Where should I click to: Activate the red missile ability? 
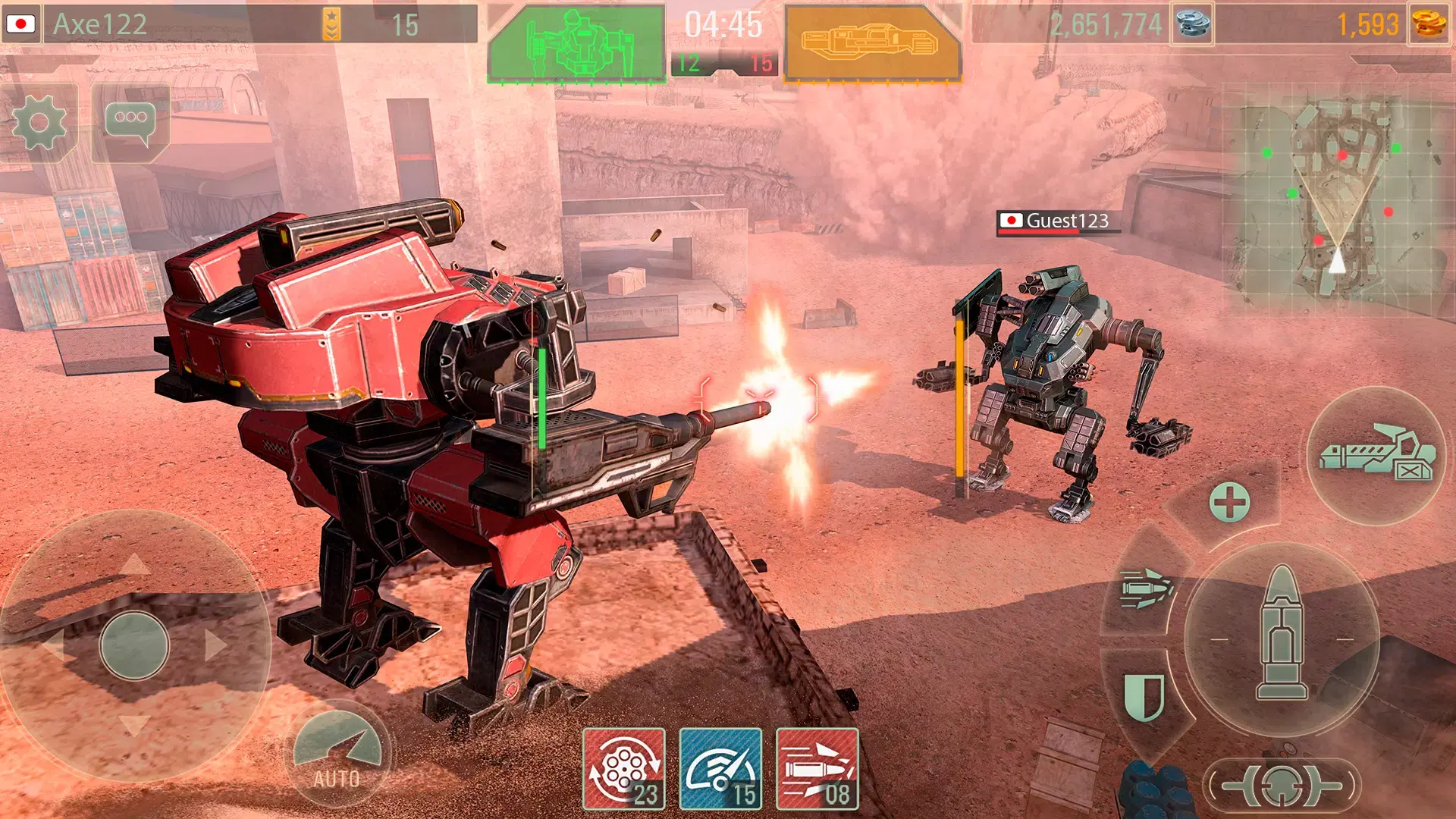tap(817, 769)
